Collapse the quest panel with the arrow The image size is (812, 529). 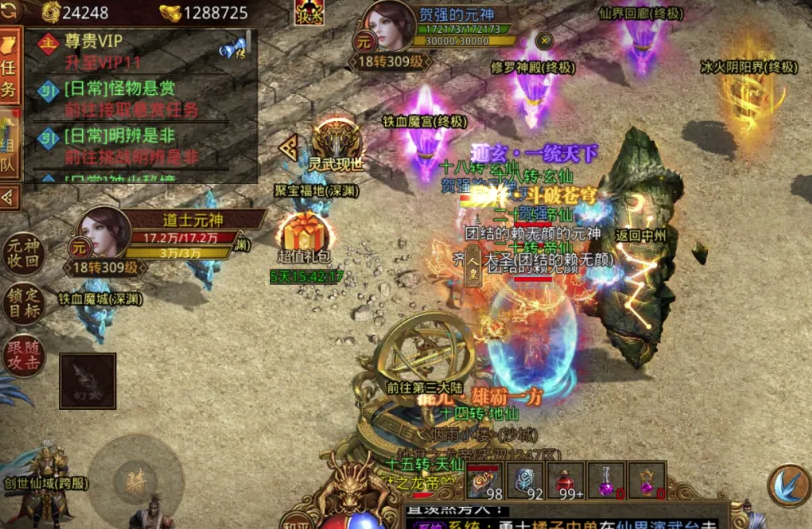(x=8, y=196)
